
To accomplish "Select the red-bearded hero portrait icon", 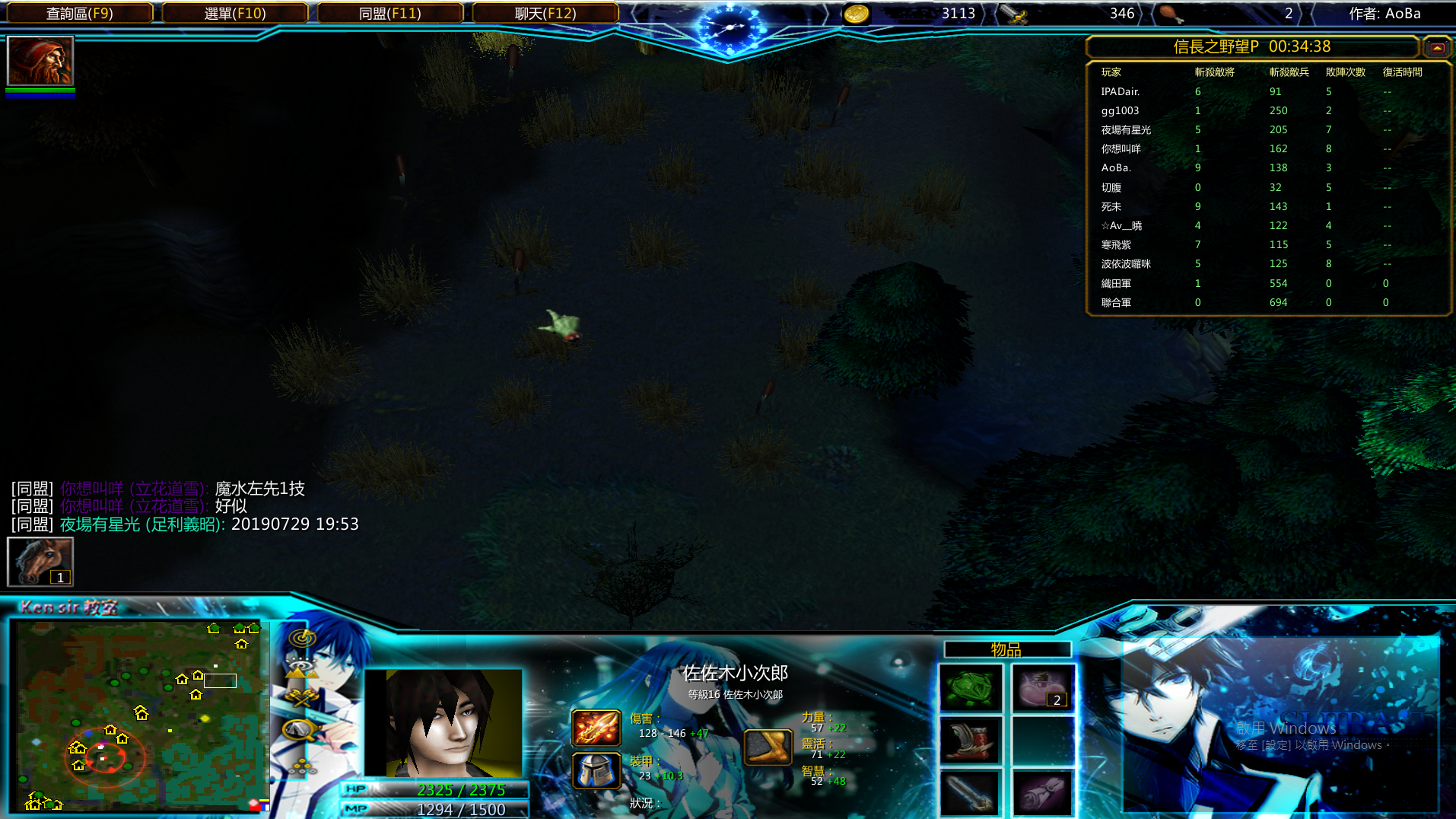I will 40,61.
